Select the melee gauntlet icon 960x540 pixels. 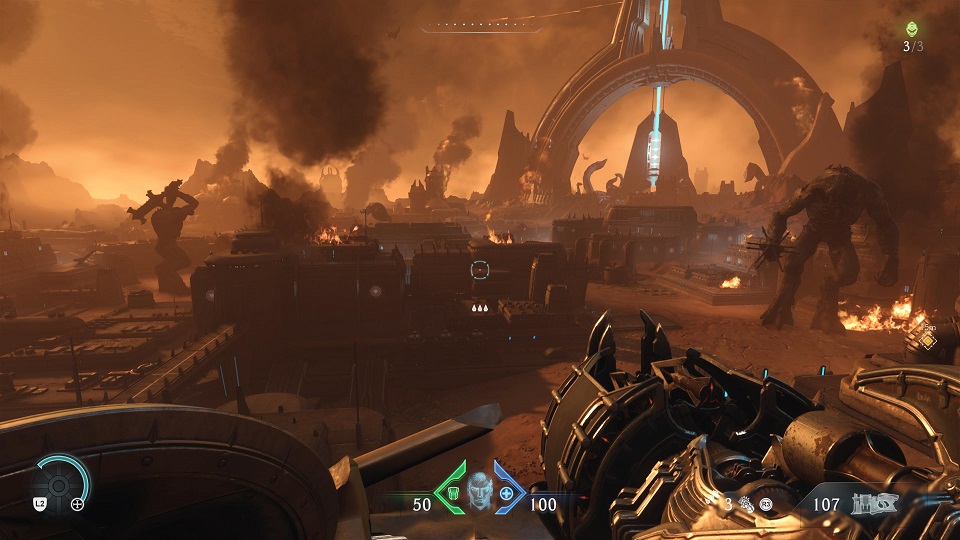click(743, 506)
